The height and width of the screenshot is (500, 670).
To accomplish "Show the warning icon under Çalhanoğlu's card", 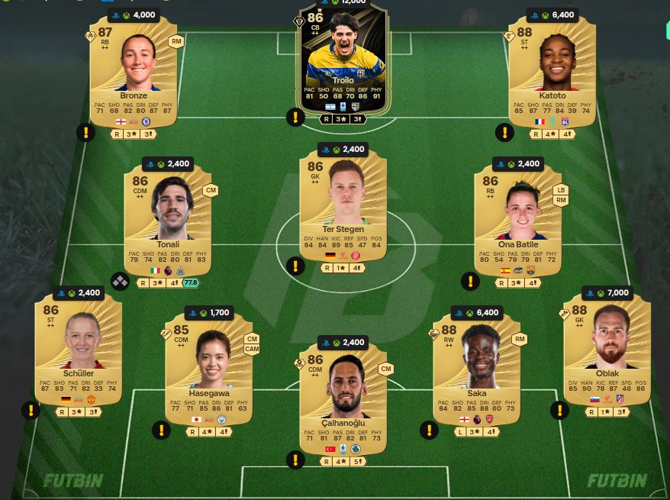I will [x=295, y=460].
